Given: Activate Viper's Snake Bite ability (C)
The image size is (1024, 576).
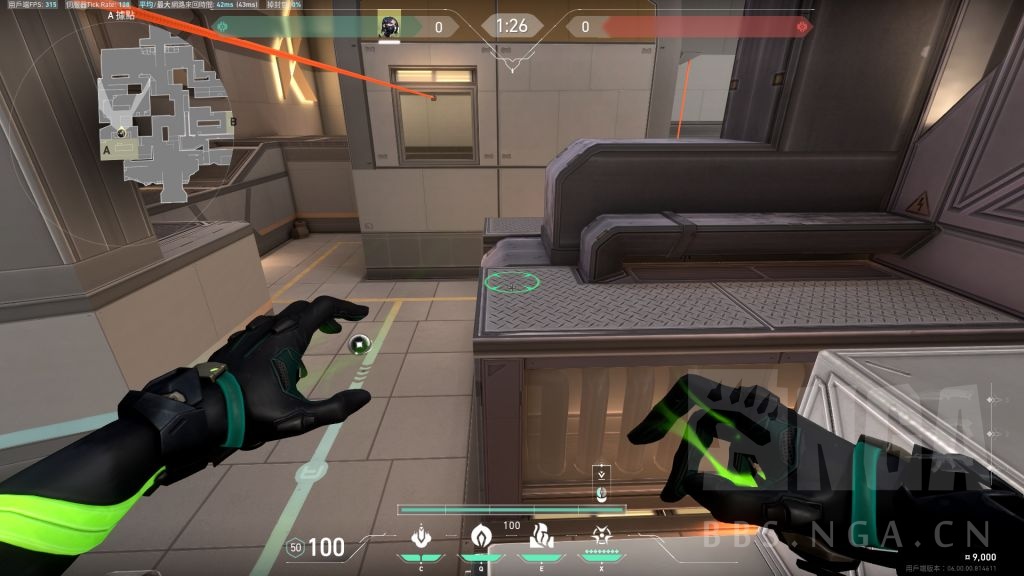Looking at the screenshot, I should tap(421, 537).
